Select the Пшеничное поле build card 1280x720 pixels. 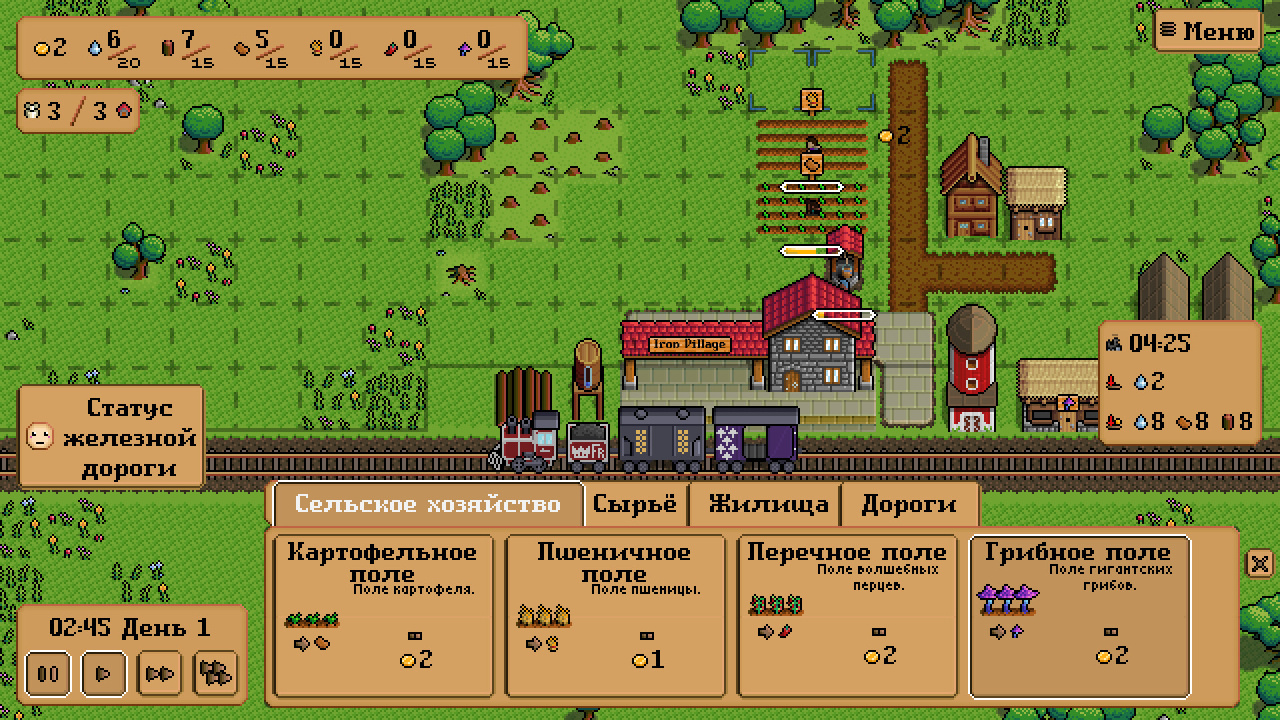click(614, 615)
